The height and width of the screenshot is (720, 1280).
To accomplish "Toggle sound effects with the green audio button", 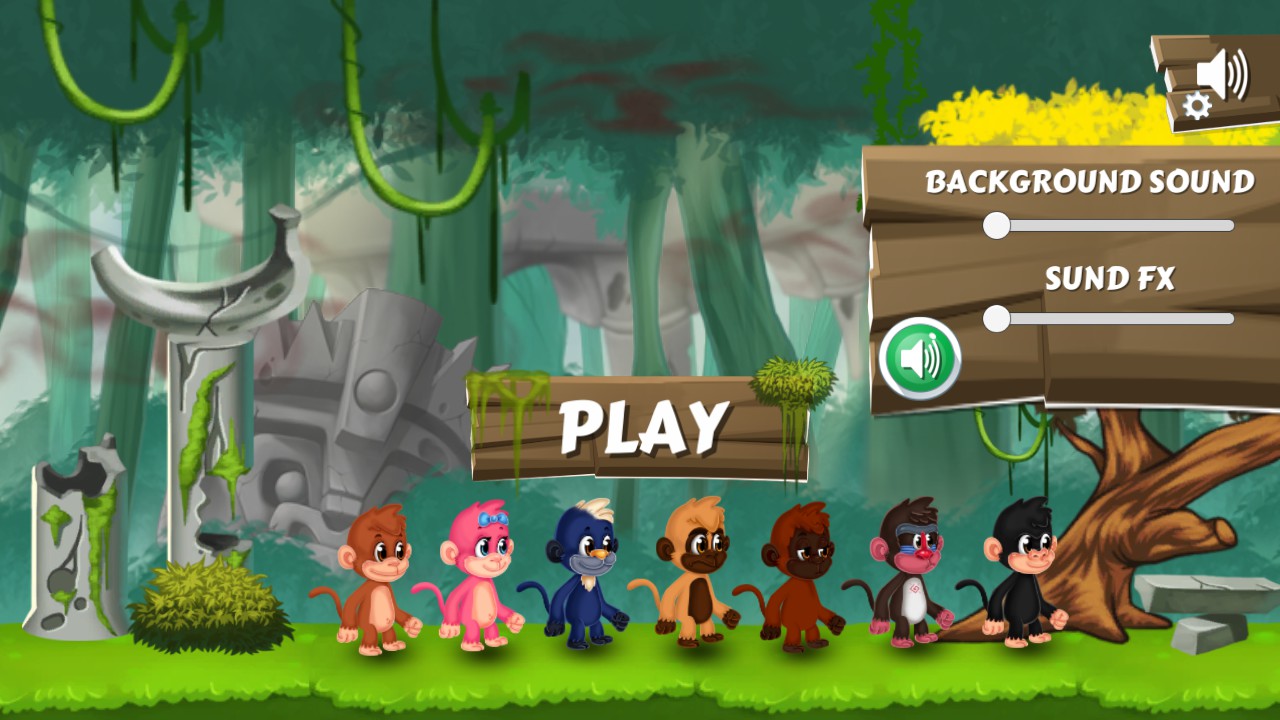I will (921, 358).
